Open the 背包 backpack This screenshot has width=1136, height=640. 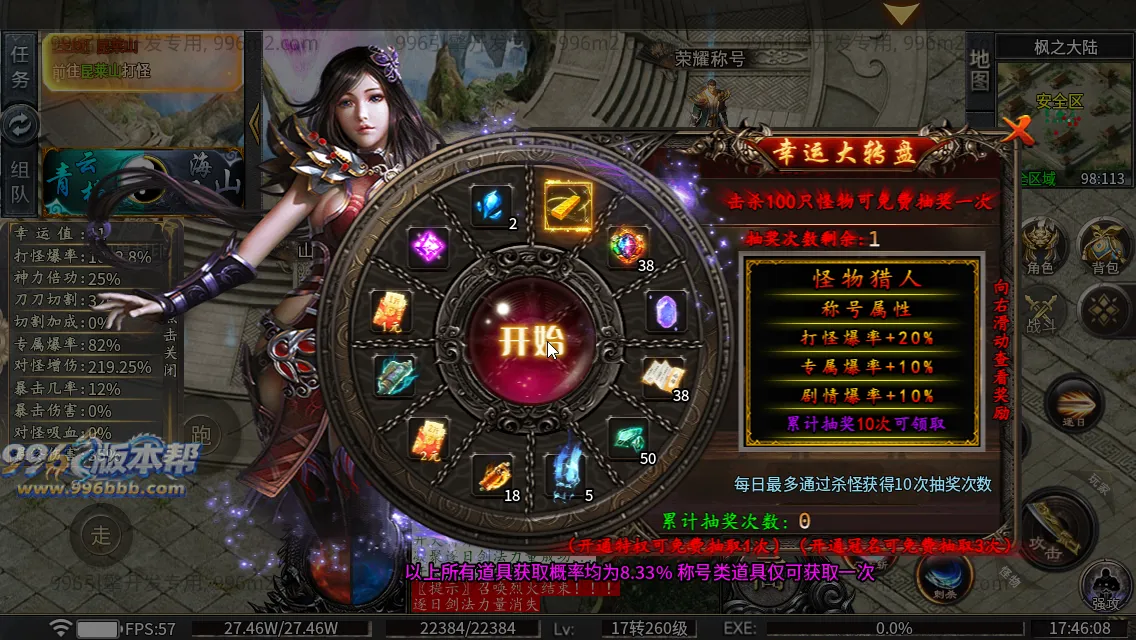coord(1104,248)
